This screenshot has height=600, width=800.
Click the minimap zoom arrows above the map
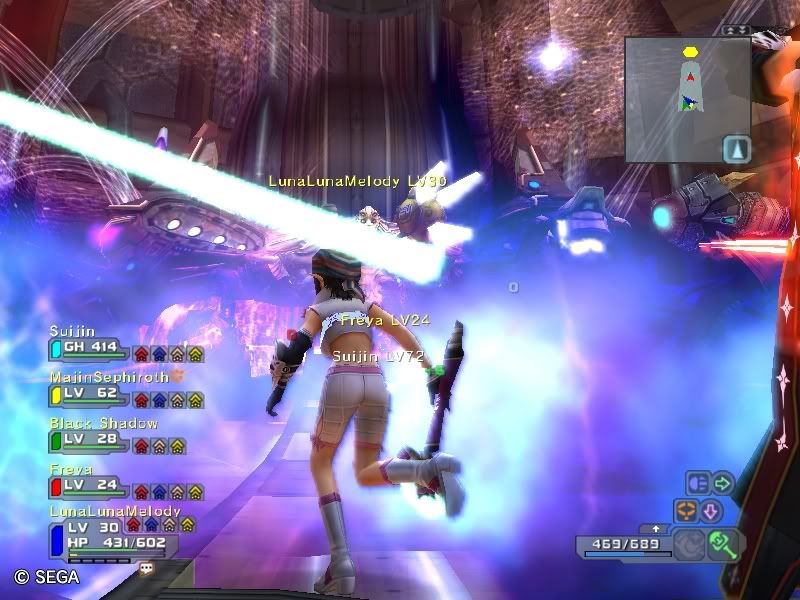point(737,30)
